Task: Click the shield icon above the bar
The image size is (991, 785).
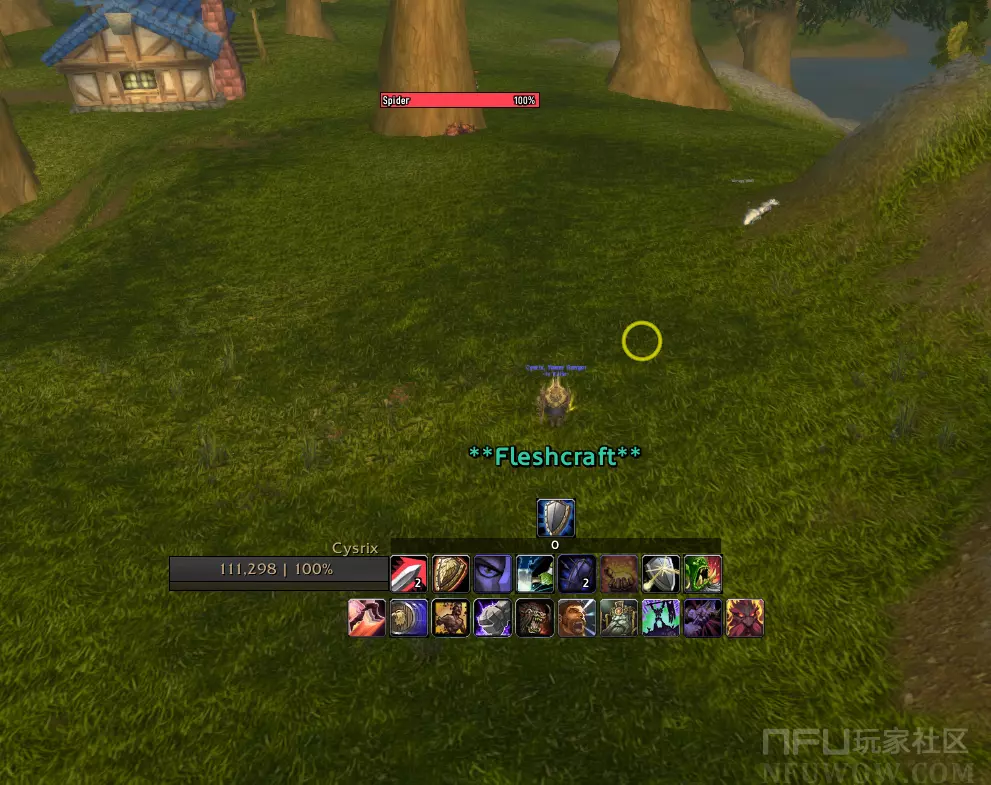Action: coord(556,518)
